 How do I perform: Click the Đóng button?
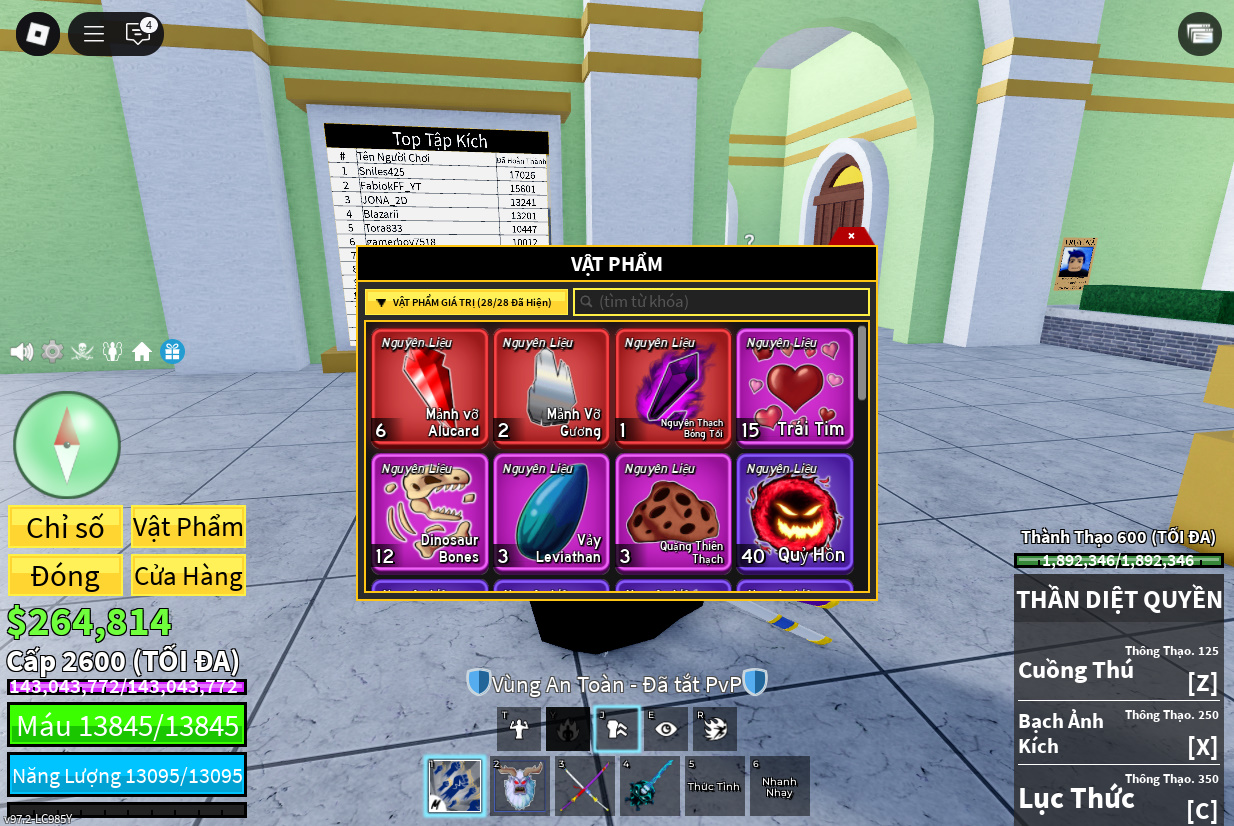(x=66, y=575)
